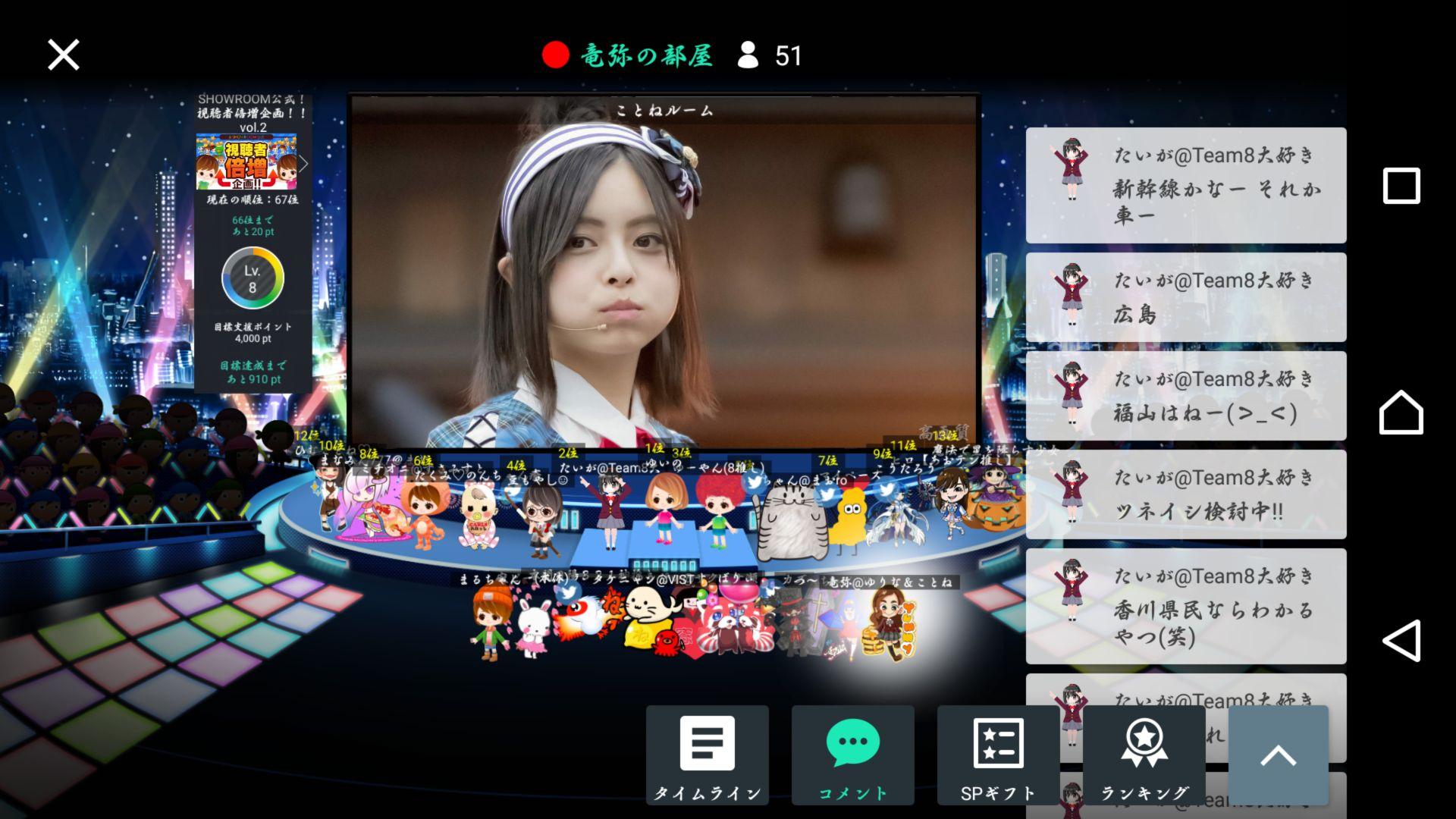The height and width of the screenshot is (819, 1456).
Task: Tap the Android home navigation button
Action: click(1401, 413)
